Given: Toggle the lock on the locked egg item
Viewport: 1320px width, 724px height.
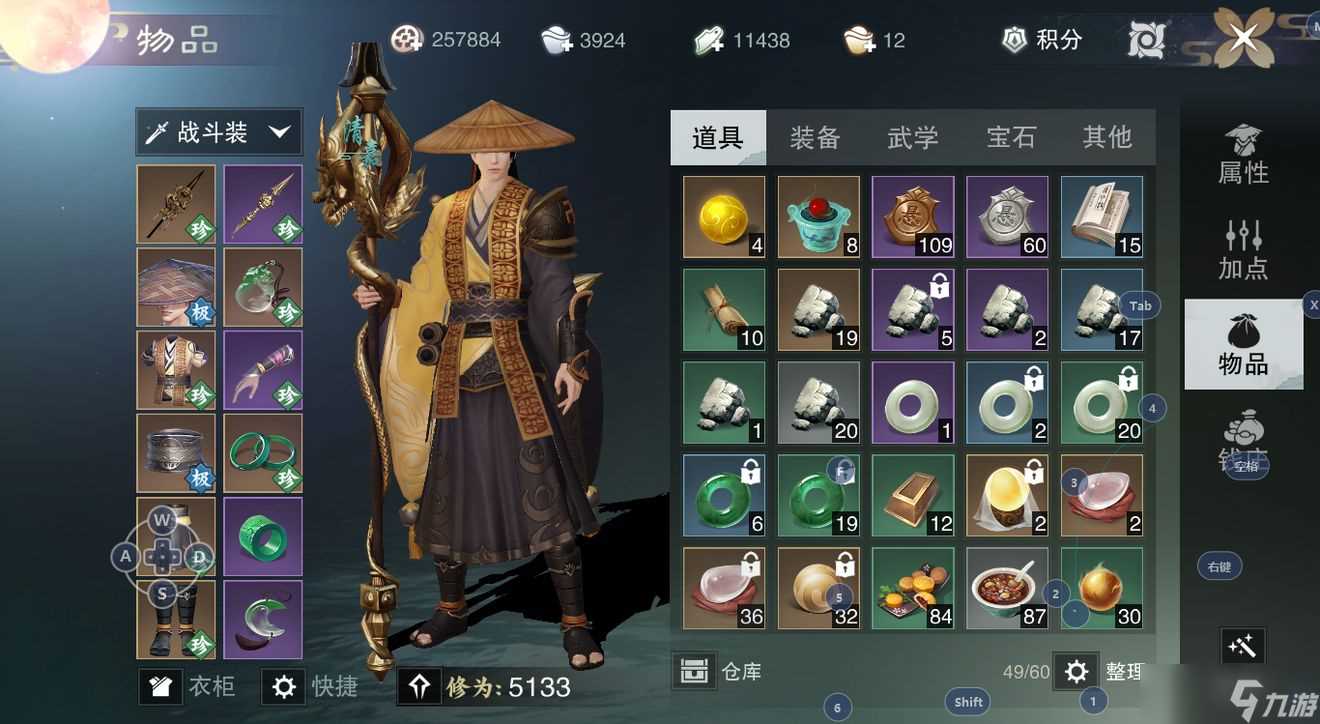Looking at the screenshot, I should tap(1034, 471).
